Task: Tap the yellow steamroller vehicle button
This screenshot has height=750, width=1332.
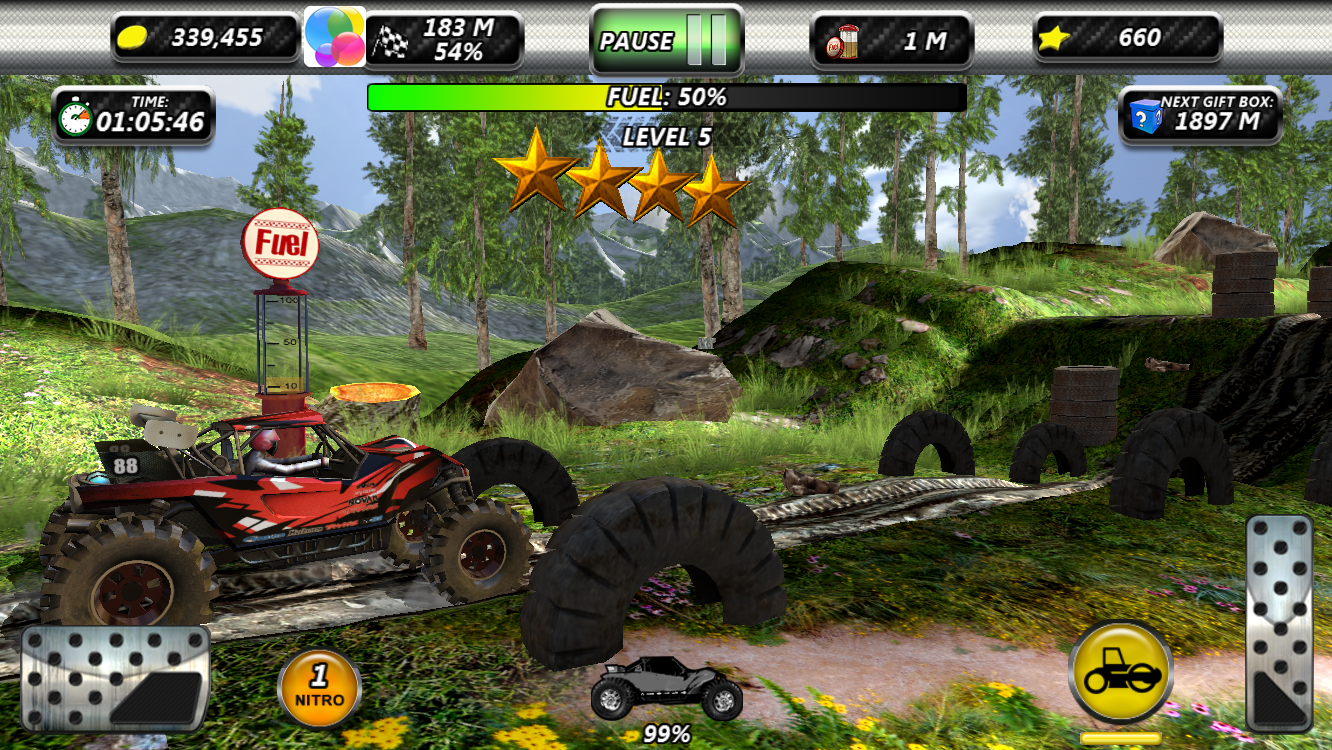Action: click(1120, 673)
